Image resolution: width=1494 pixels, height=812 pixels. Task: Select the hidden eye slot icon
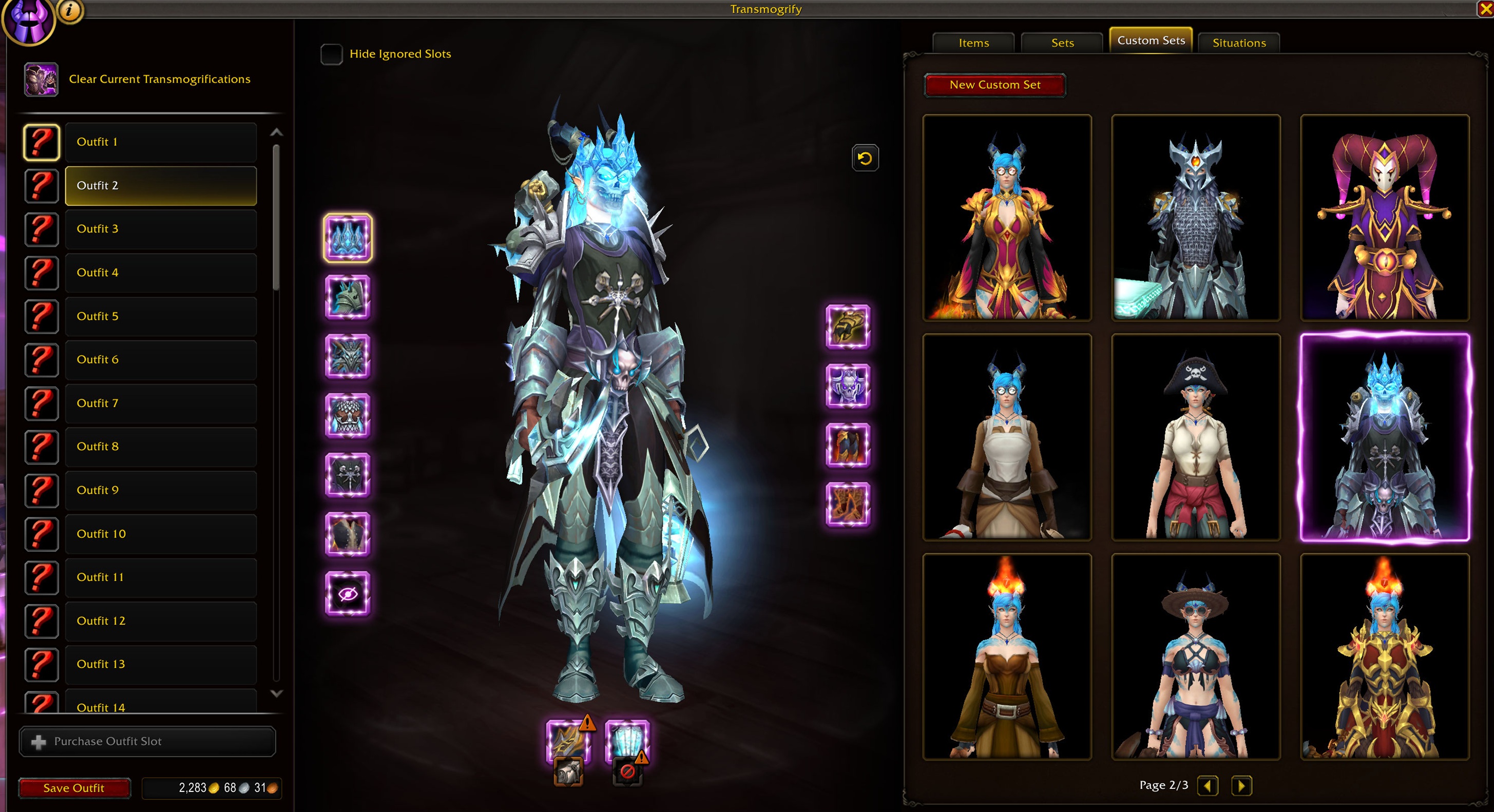tap(348, 593)
